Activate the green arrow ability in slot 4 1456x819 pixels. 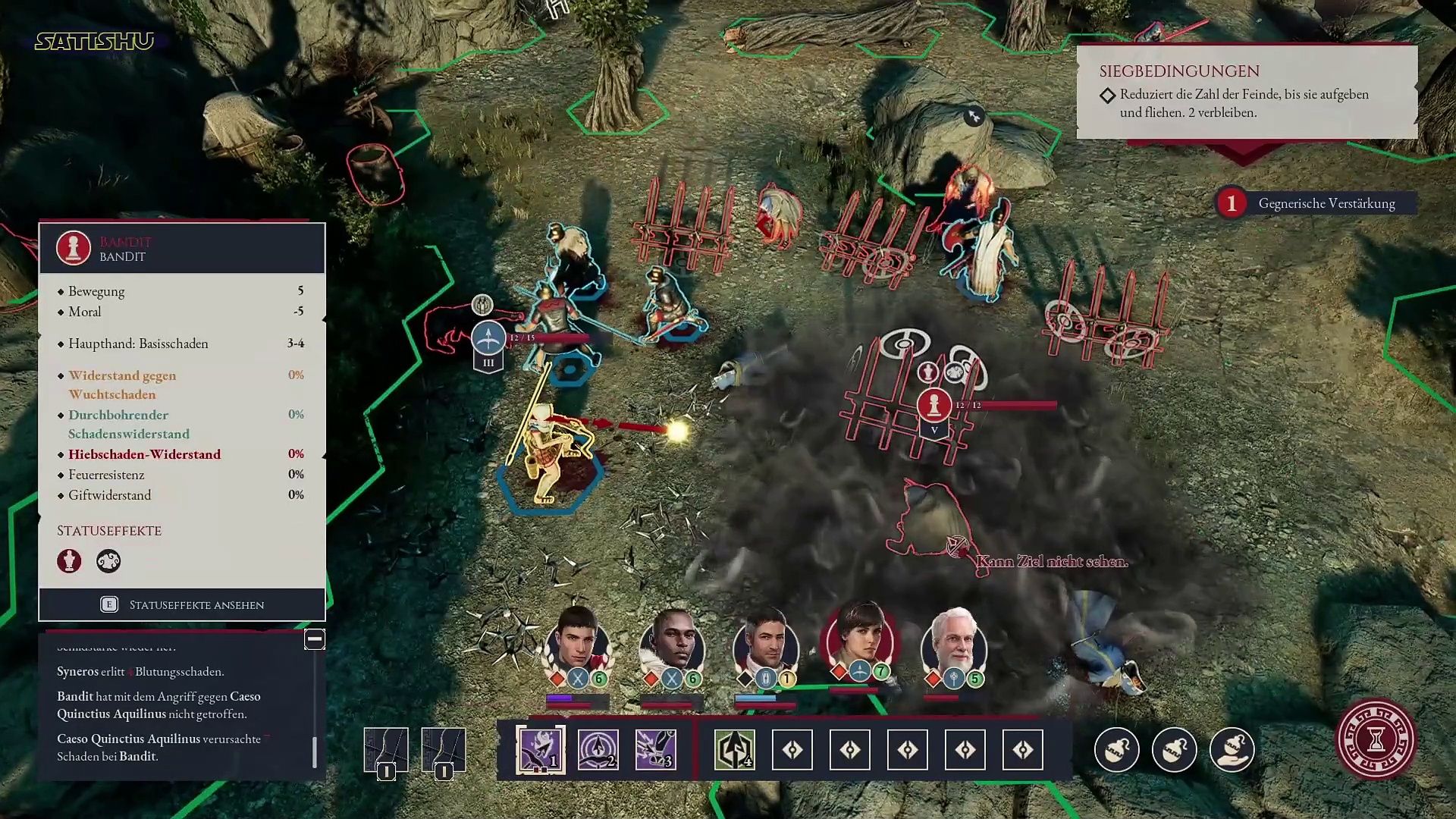[x=734, y=750]
